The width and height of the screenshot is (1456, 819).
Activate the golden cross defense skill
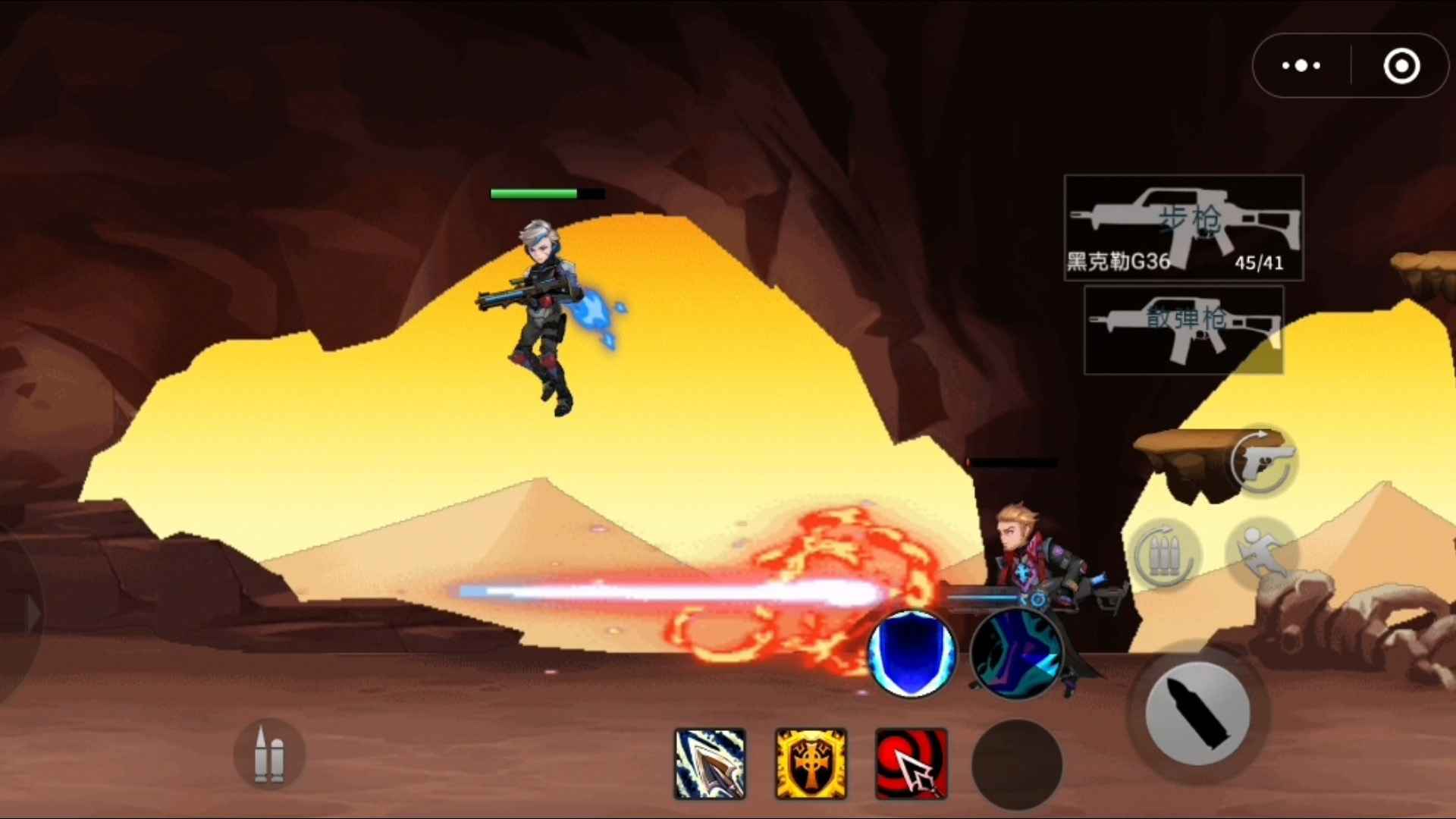[x=811, y=764]
